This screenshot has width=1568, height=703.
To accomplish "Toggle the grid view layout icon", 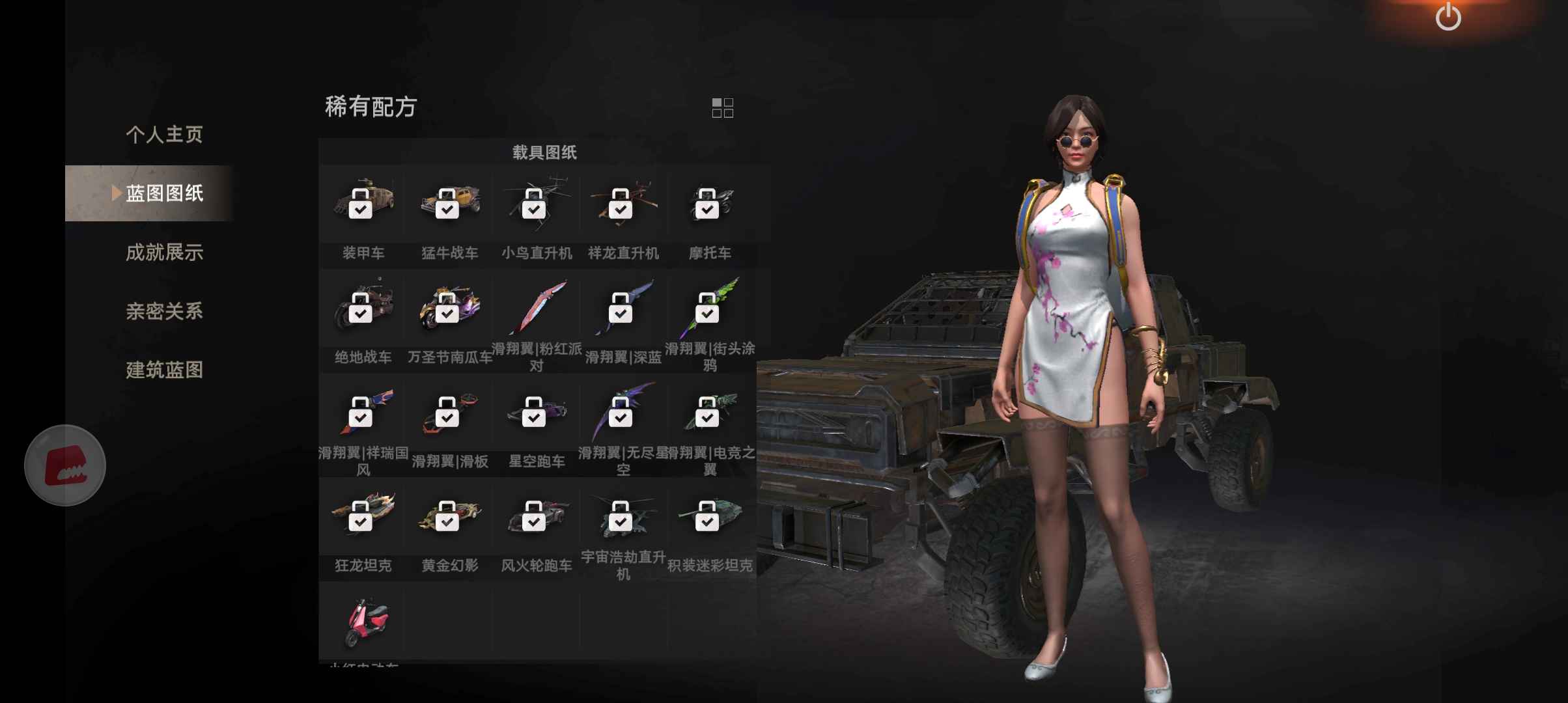I will coord(722,108).
